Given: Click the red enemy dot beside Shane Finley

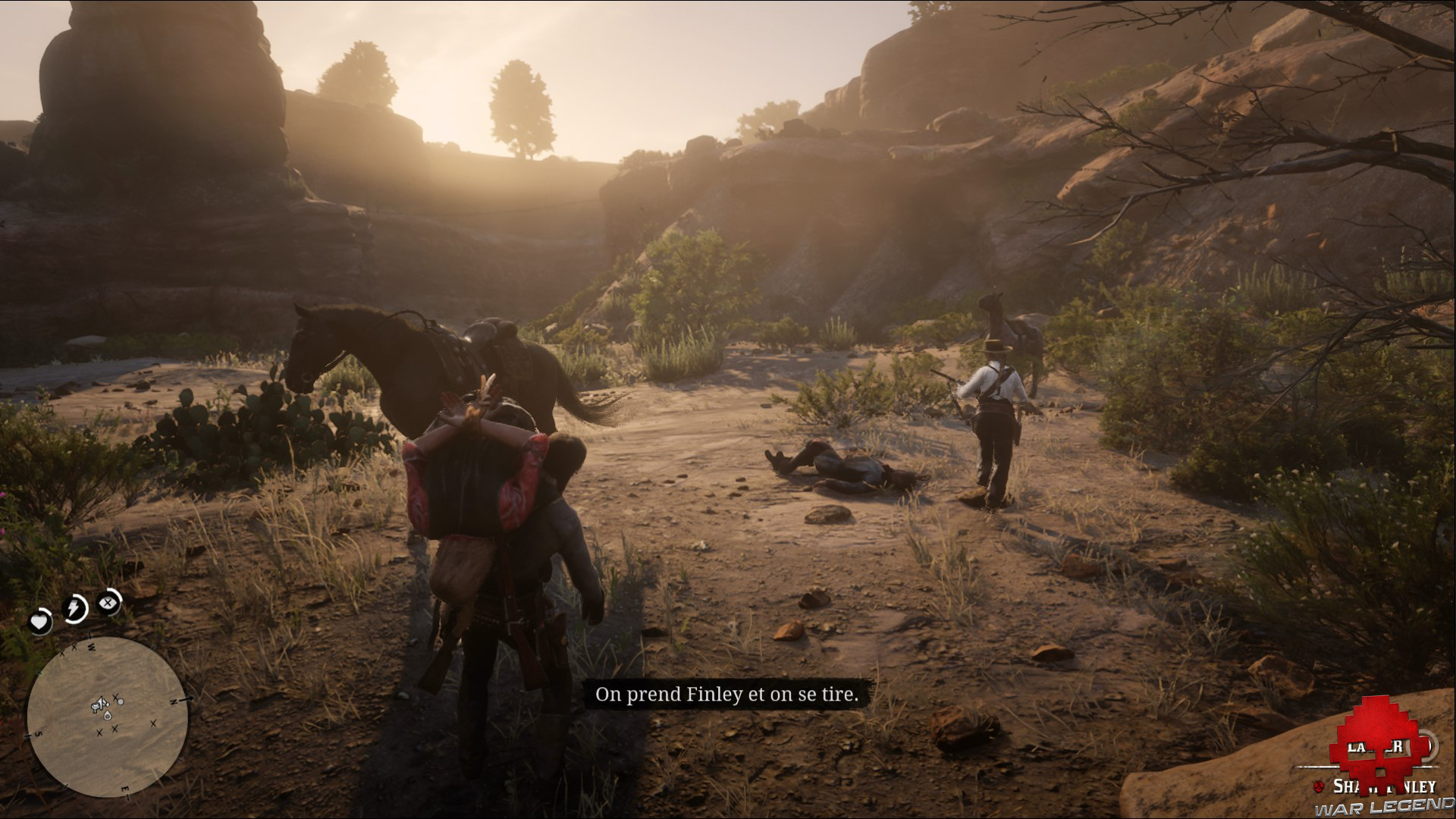Looking at the screenshot, I should [1319, 787].
